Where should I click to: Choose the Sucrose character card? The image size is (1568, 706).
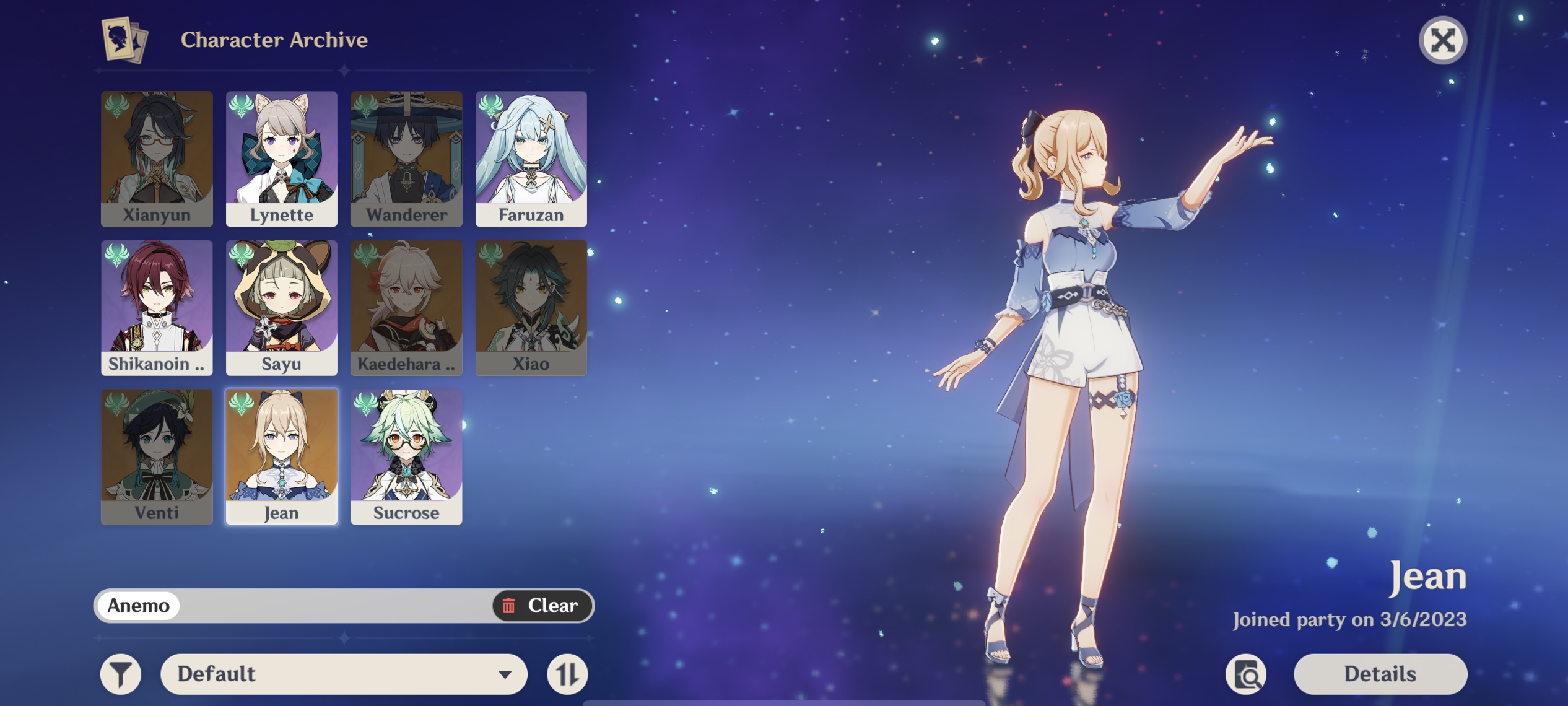406,456
